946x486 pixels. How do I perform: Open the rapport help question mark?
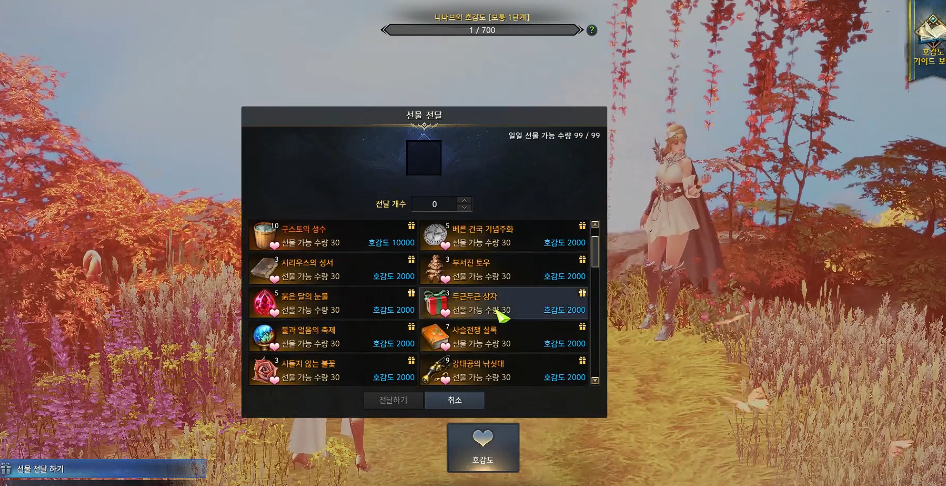592,30
